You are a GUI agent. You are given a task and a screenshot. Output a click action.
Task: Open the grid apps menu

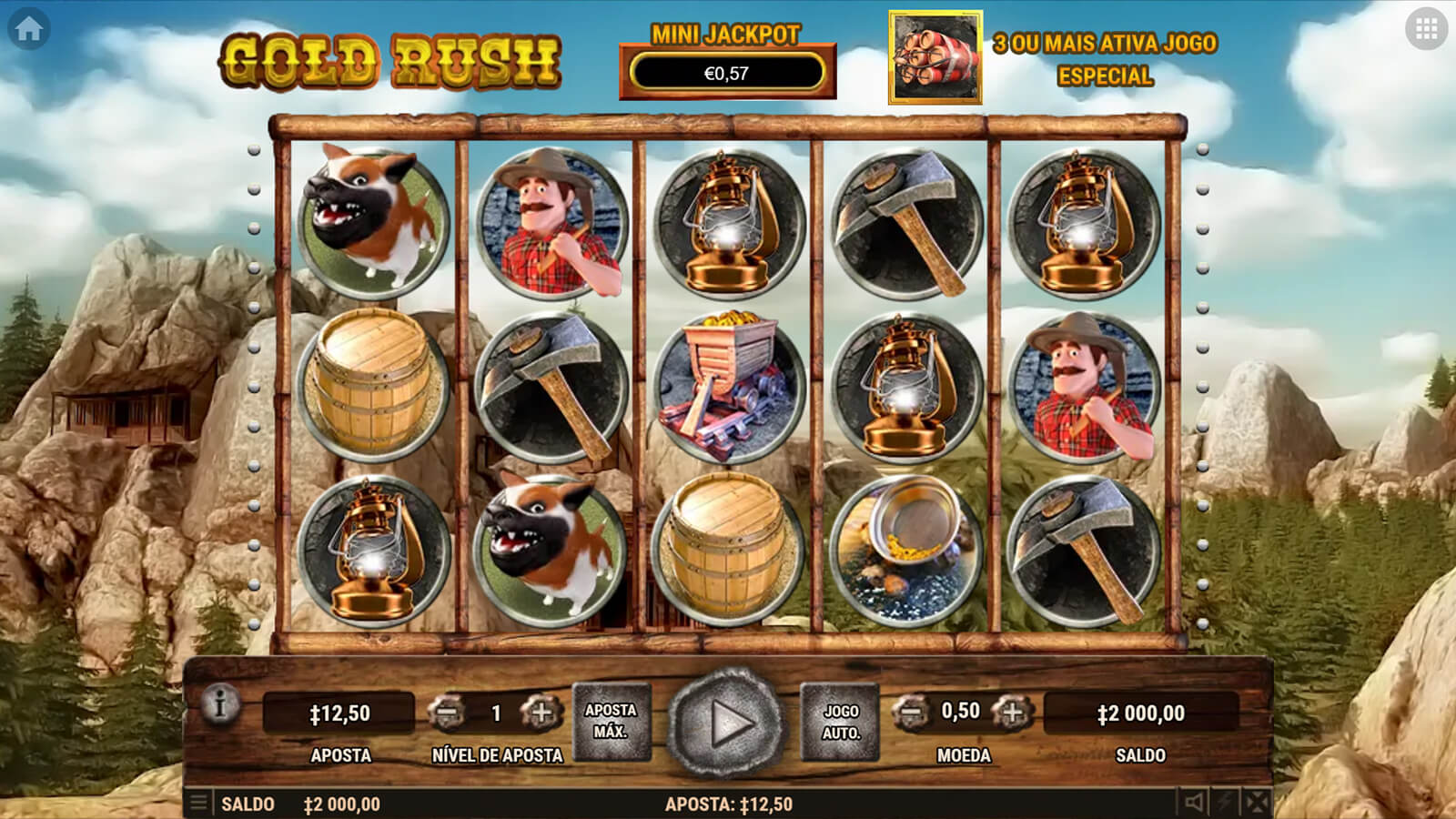pos(1426,29)
